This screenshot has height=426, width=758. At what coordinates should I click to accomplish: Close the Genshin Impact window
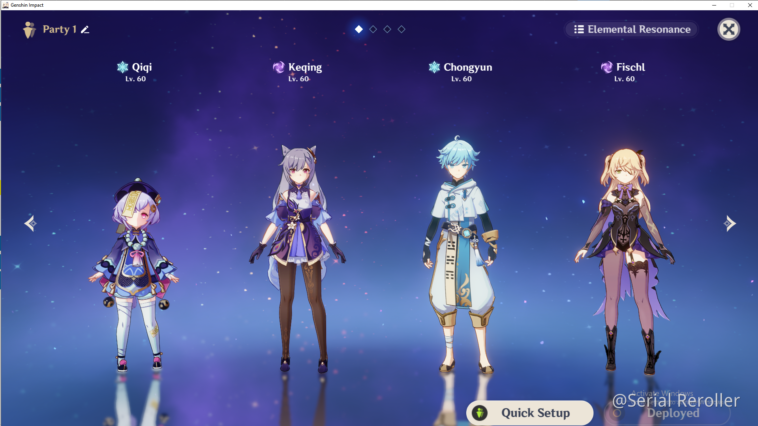[747, 5]
